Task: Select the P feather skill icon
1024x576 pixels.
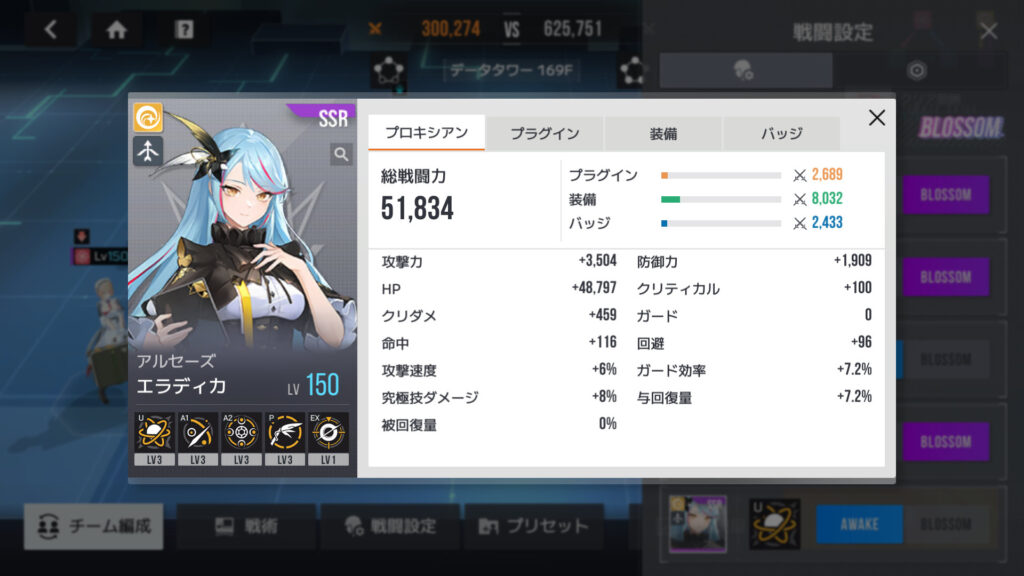Action: coord(285,434)
